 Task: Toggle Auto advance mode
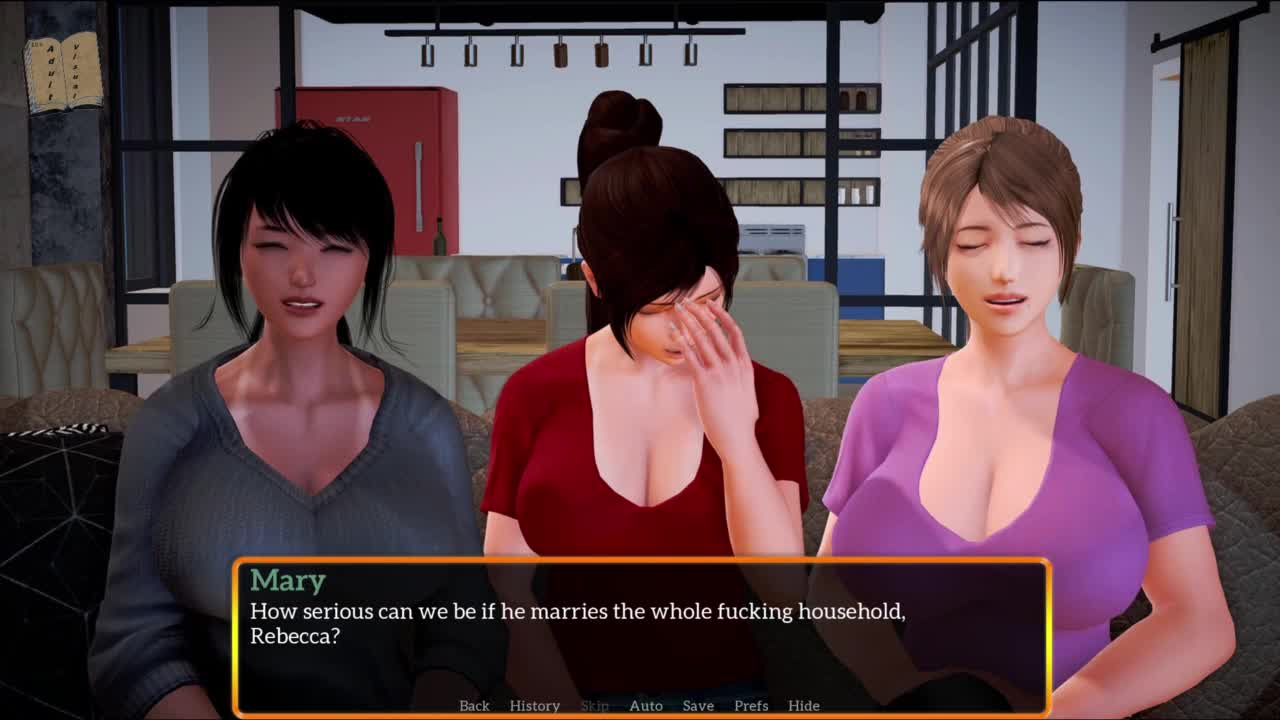[646, 705]
